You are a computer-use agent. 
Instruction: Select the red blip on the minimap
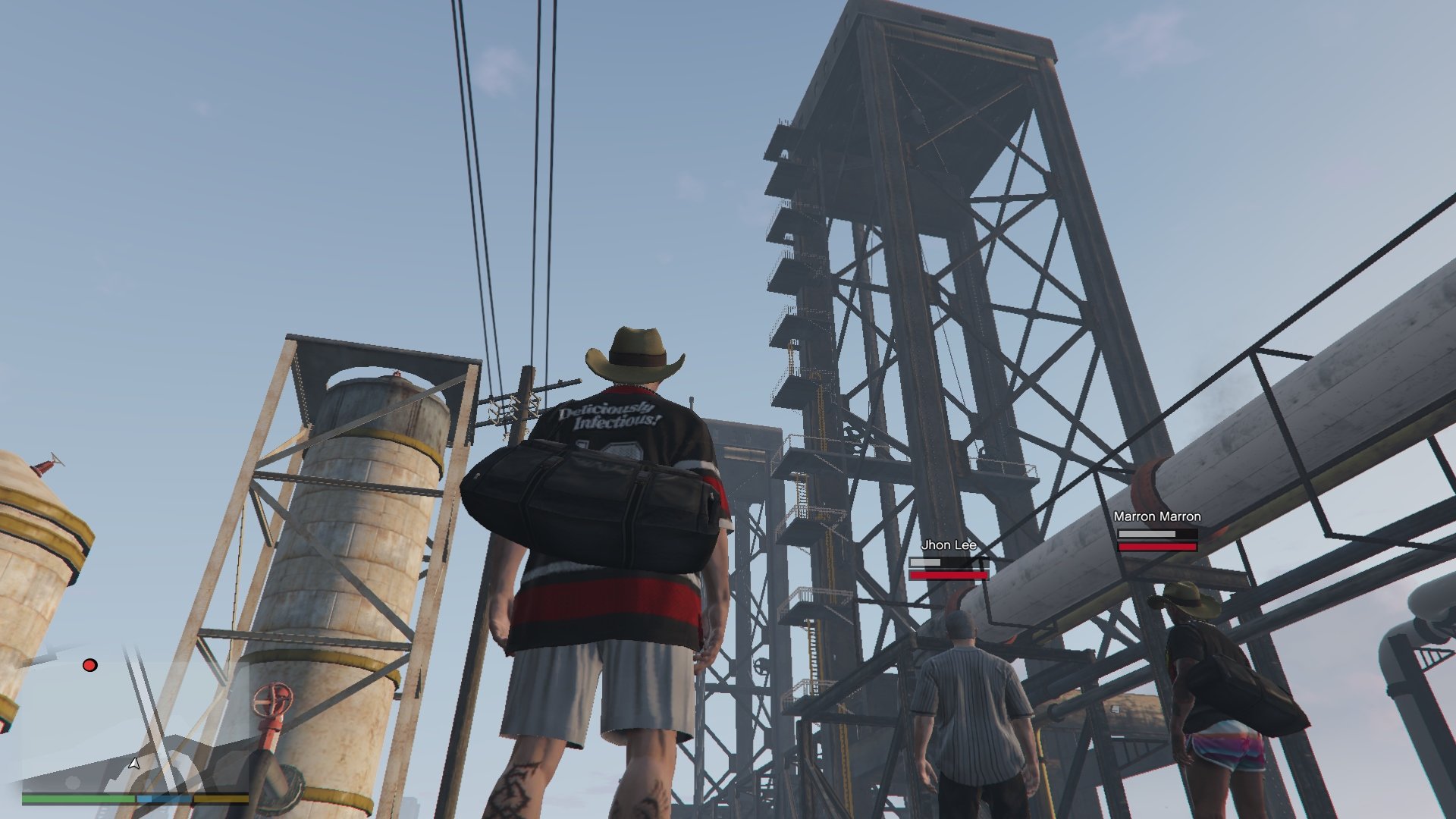tap(89, 665)
